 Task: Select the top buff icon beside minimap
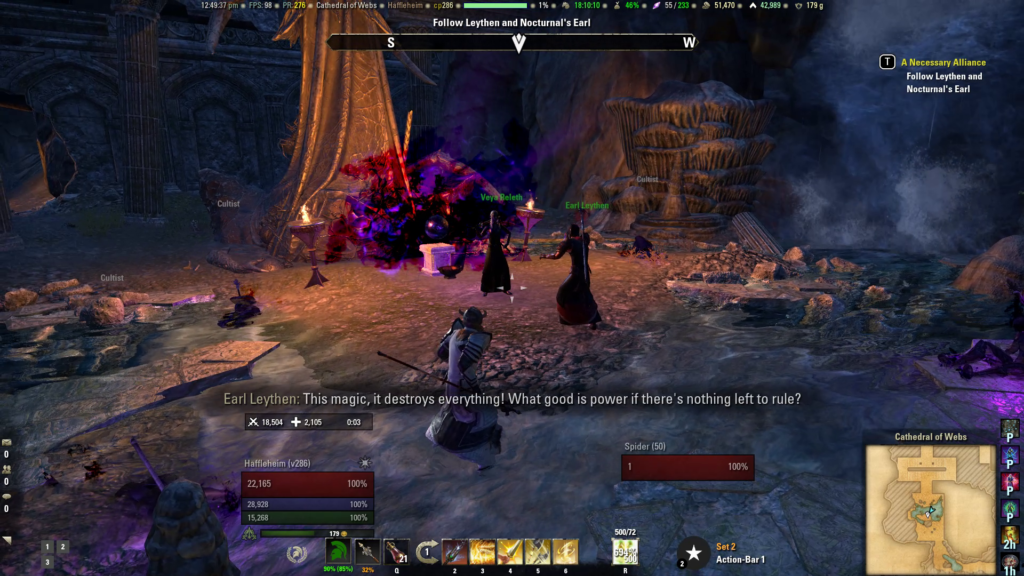click(1010, 428)
